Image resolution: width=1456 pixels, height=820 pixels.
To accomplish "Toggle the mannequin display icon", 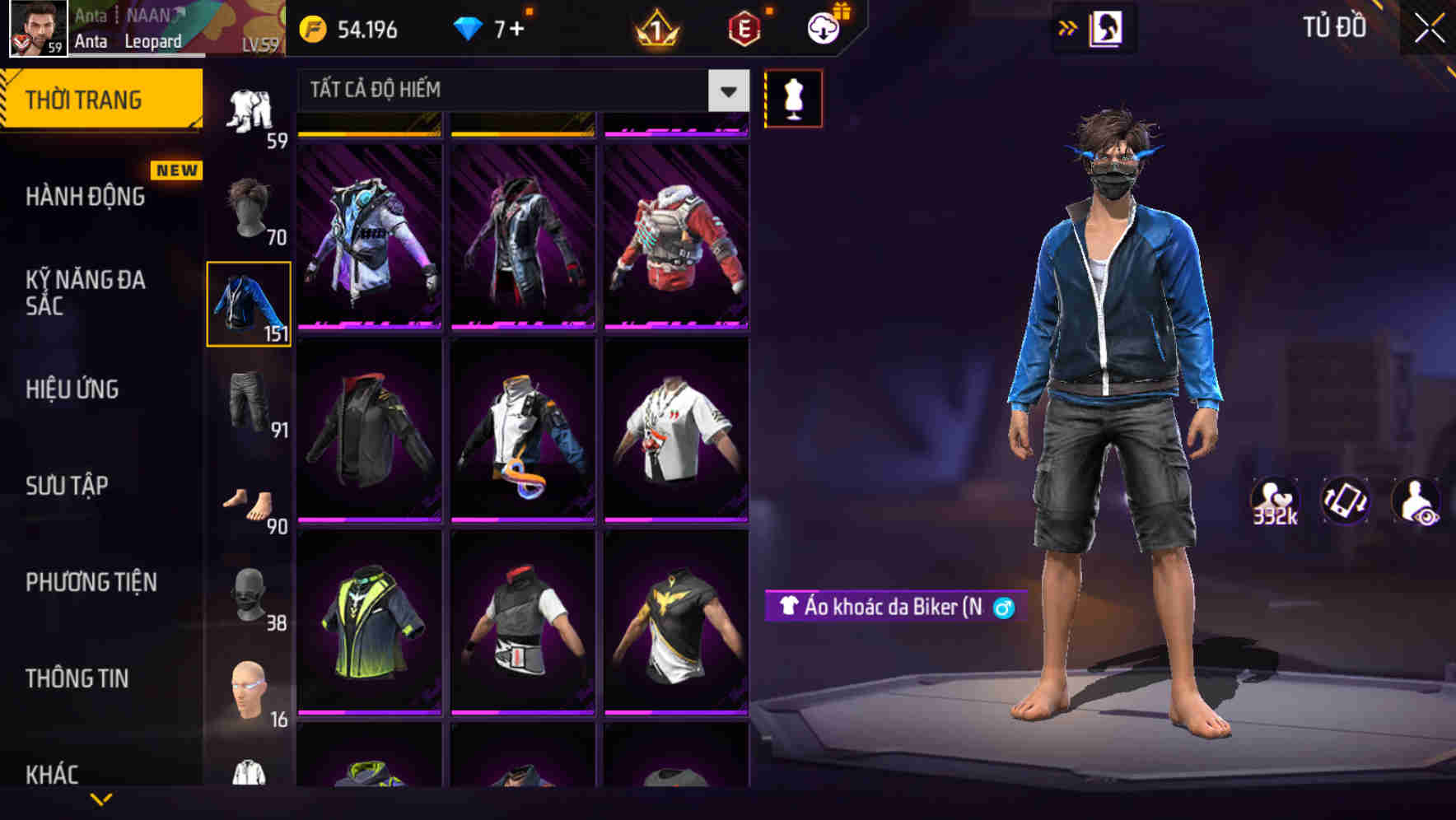I will 793,97.
